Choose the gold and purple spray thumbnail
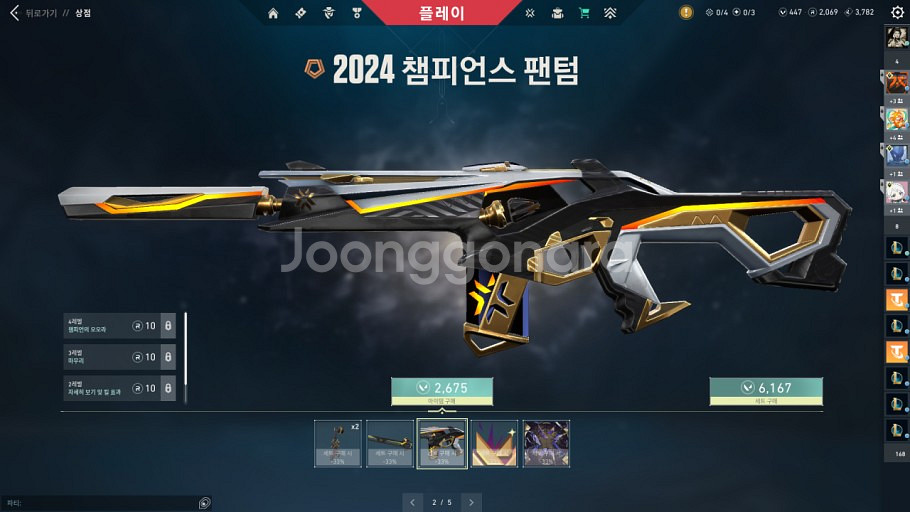 494,443
